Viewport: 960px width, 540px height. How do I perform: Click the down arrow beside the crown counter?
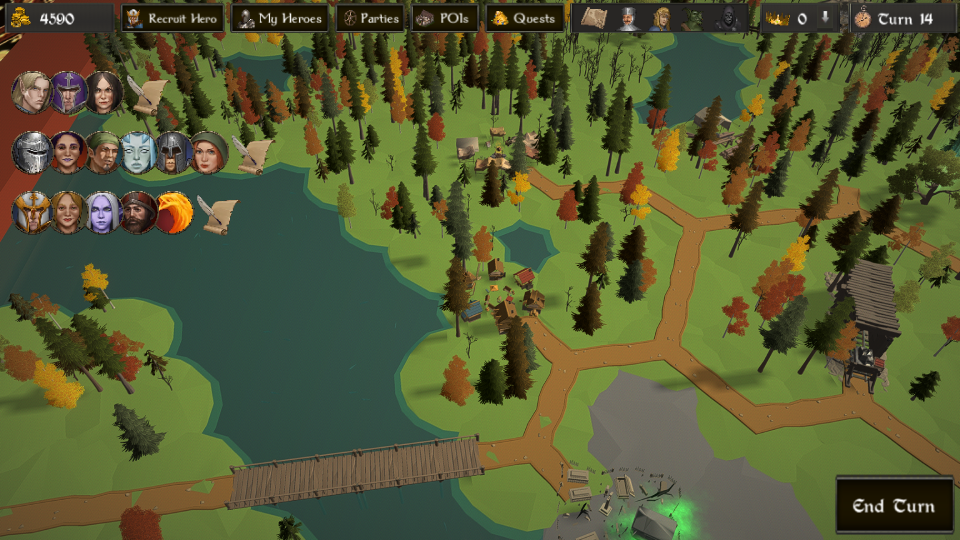click(x=825, y=18)
